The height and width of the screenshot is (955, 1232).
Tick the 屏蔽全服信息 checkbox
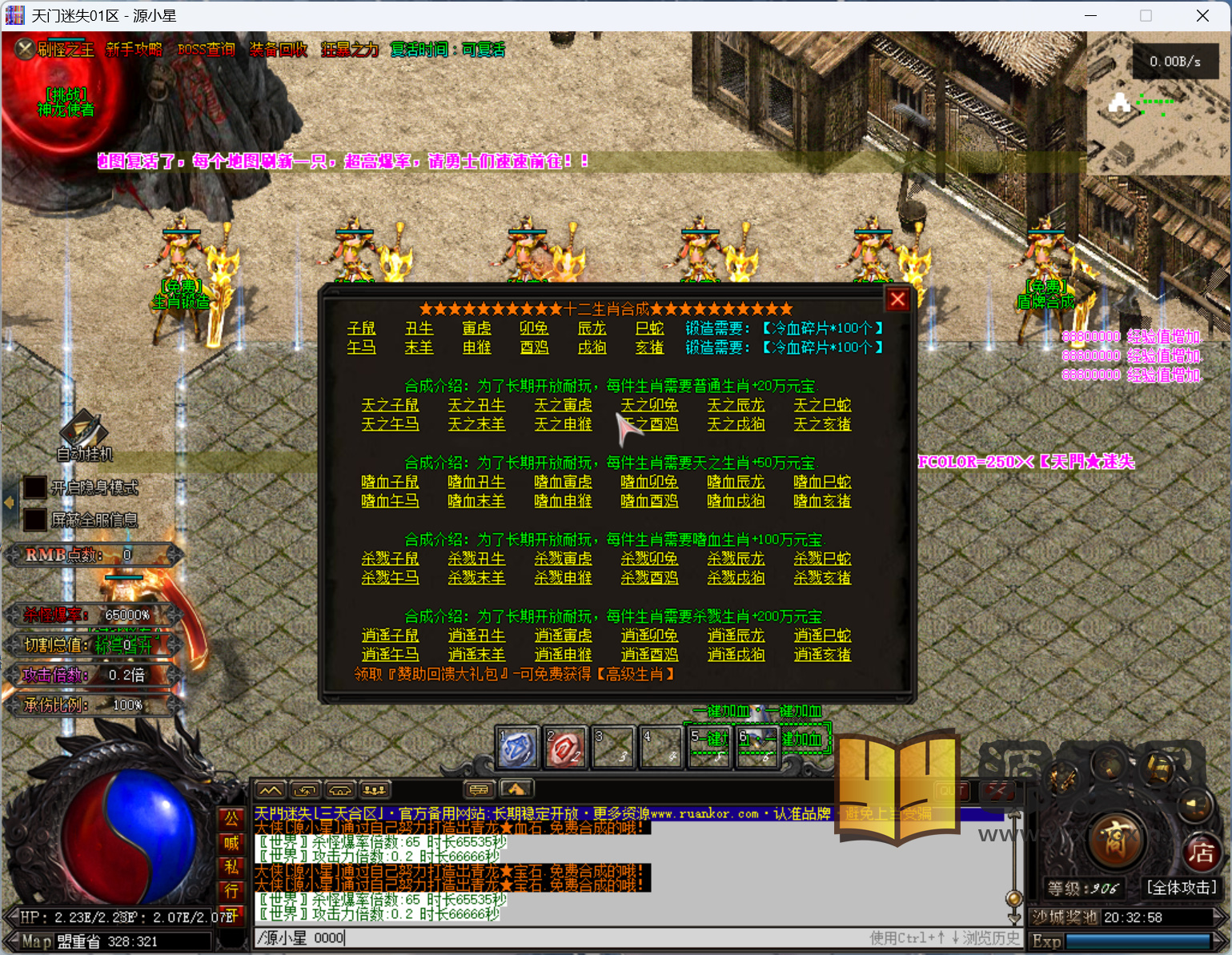point(34,520)
